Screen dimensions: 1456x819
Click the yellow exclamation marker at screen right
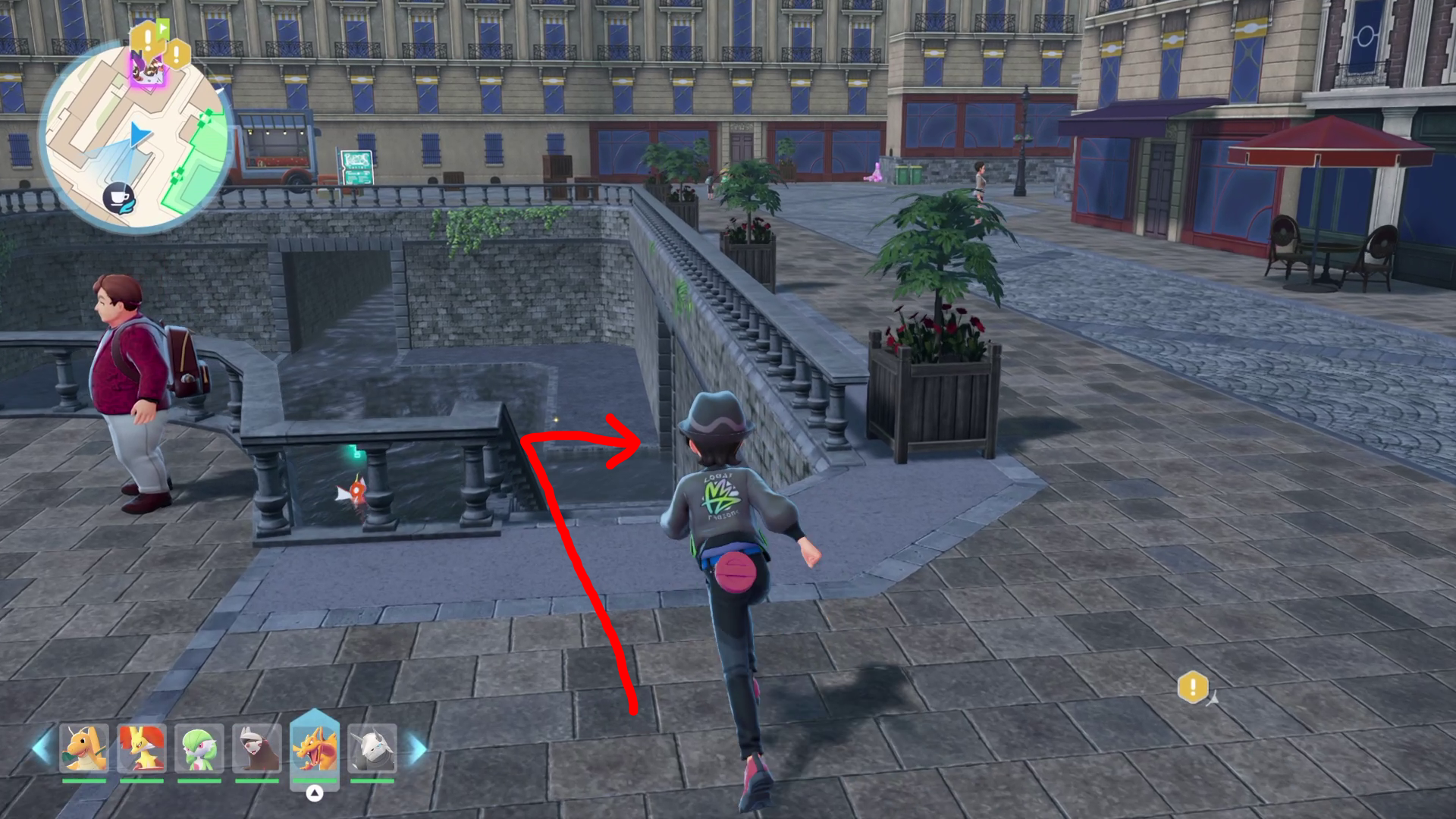point(1193,688)
